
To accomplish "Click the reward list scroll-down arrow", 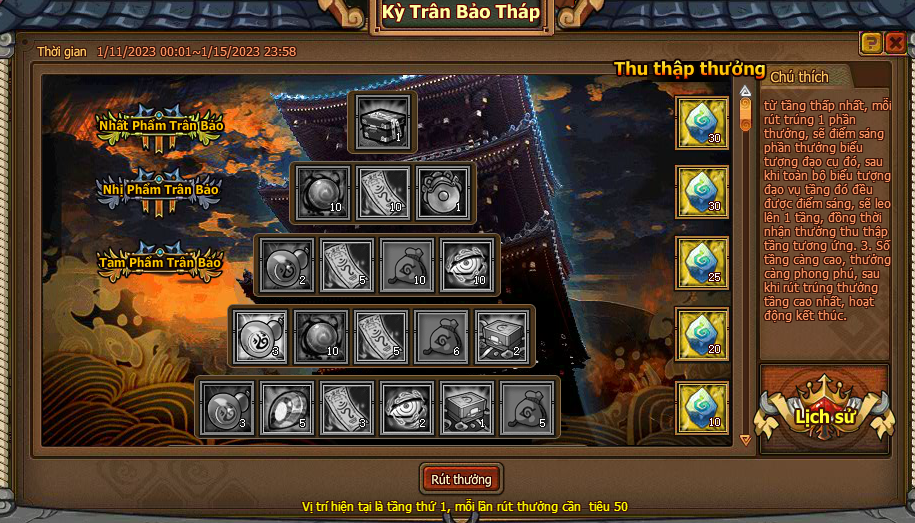I will pyautogui.click(x=745, y=439).
